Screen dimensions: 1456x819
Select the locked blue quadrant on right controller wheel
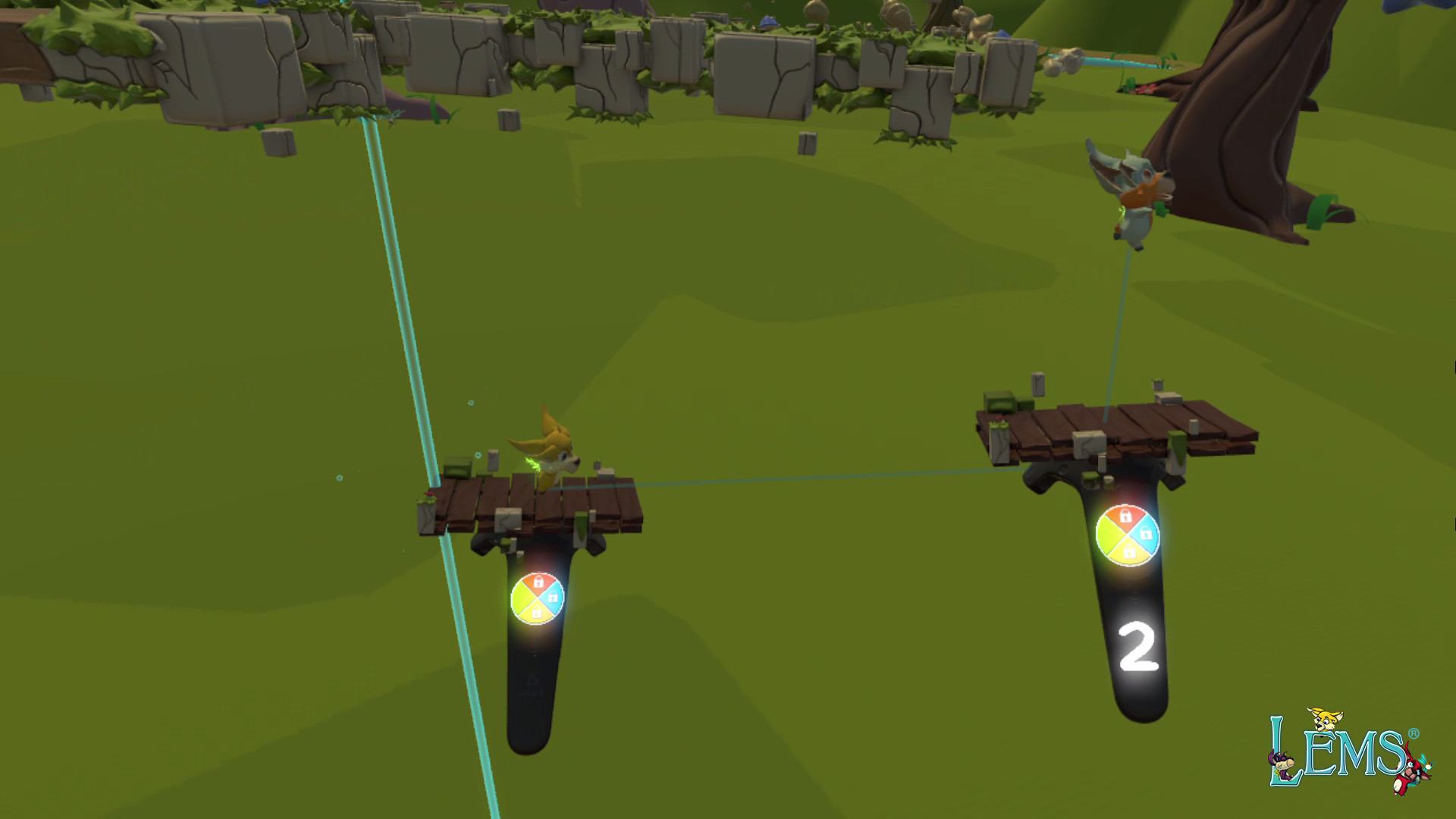pyautogui.click(x=1147, y=534)
